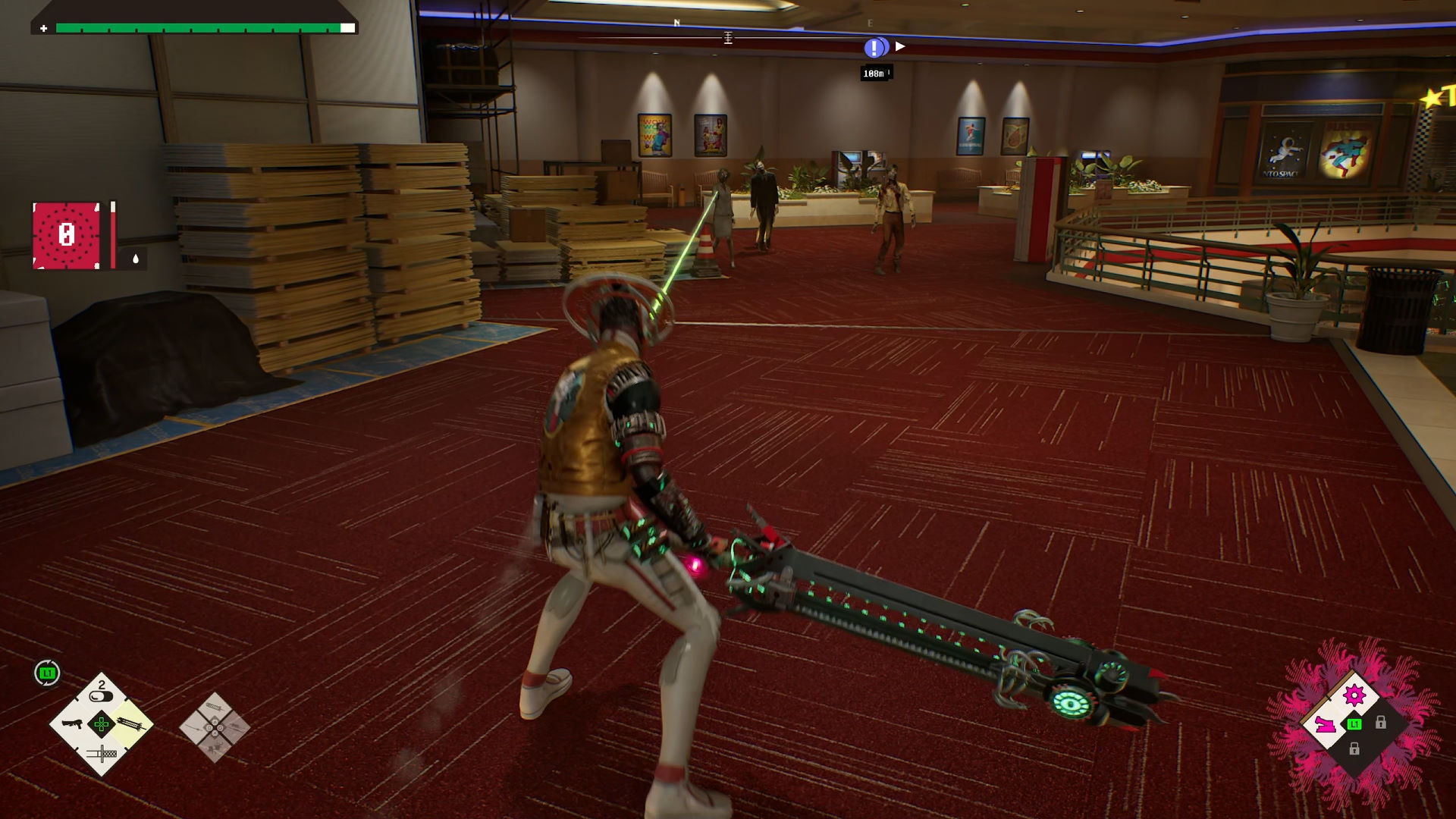Viewport: 1456px width, 819px height.
Task: Choose the highlighted long blade weapon slot
Action: (x=131, y=724)
